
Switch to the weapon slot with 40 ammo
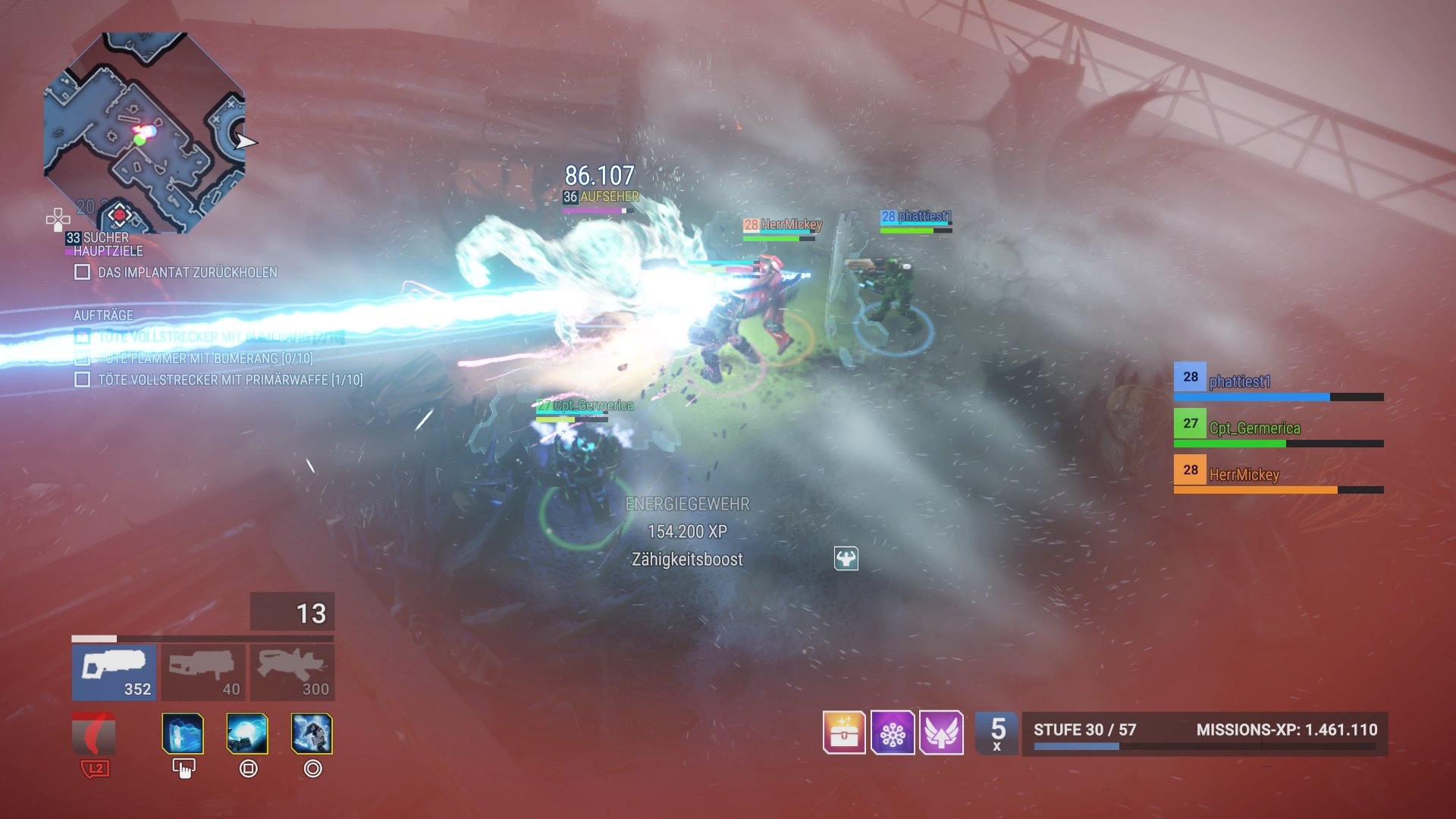(x=203, y=672)
